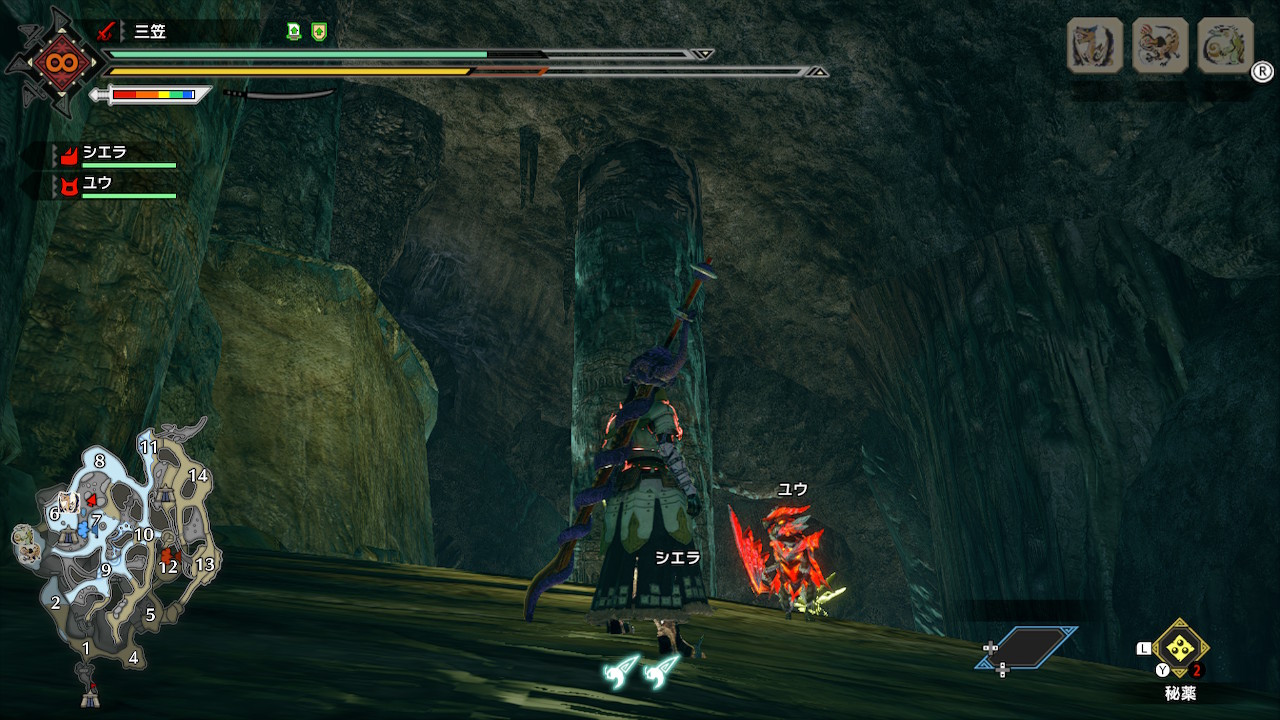
Task: Select the middle orange bird monster icon
Action: (x=1160, y=46)
